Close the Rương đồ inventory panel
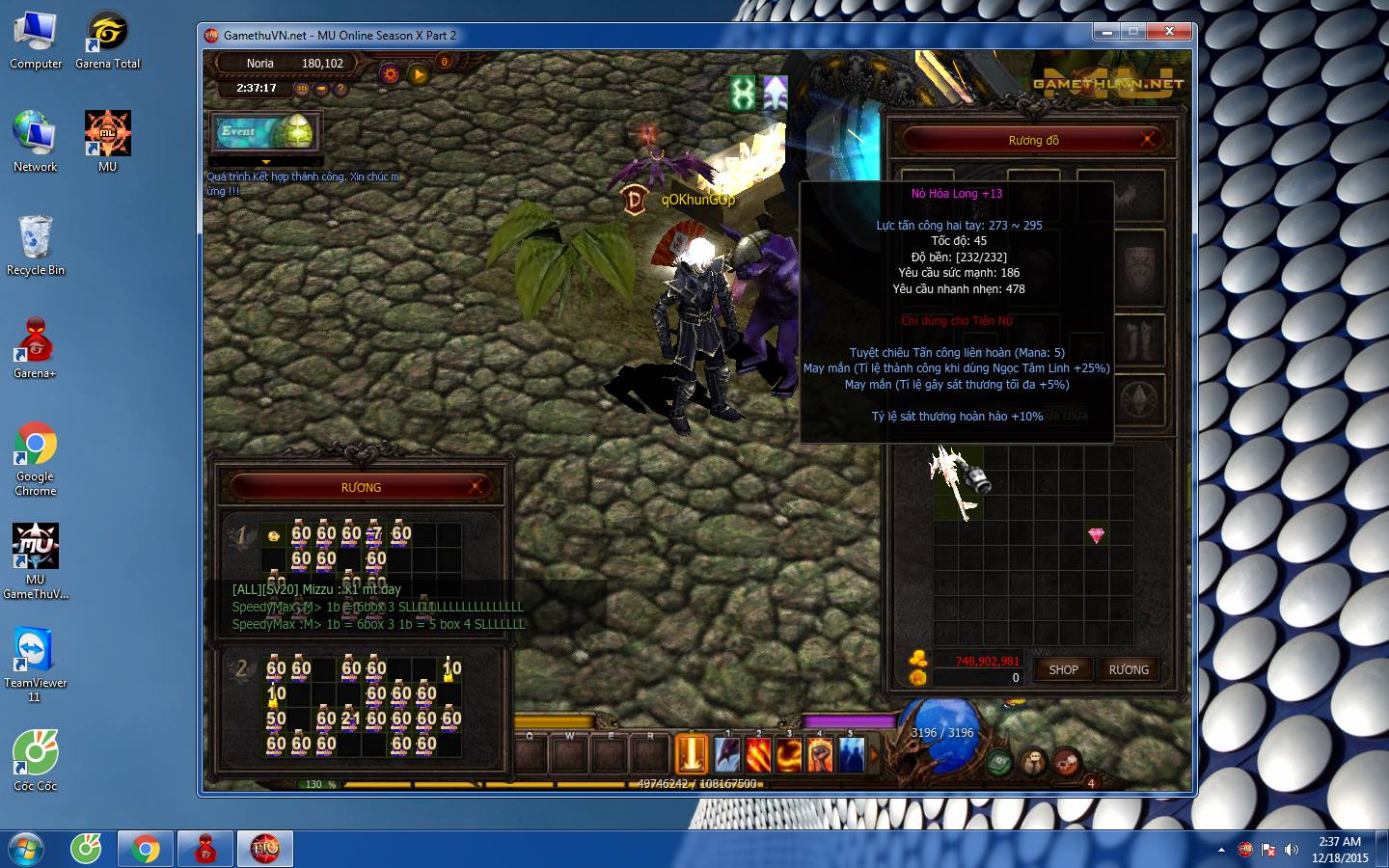The image size is (1389, 868). [1148, 140]
